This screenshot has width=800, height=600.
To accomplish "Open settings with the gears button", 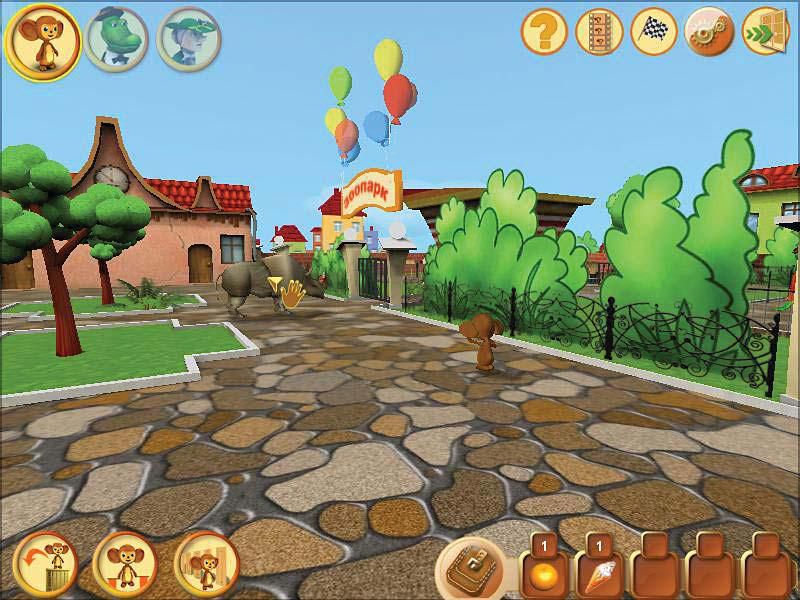I will tap(709, 33).
